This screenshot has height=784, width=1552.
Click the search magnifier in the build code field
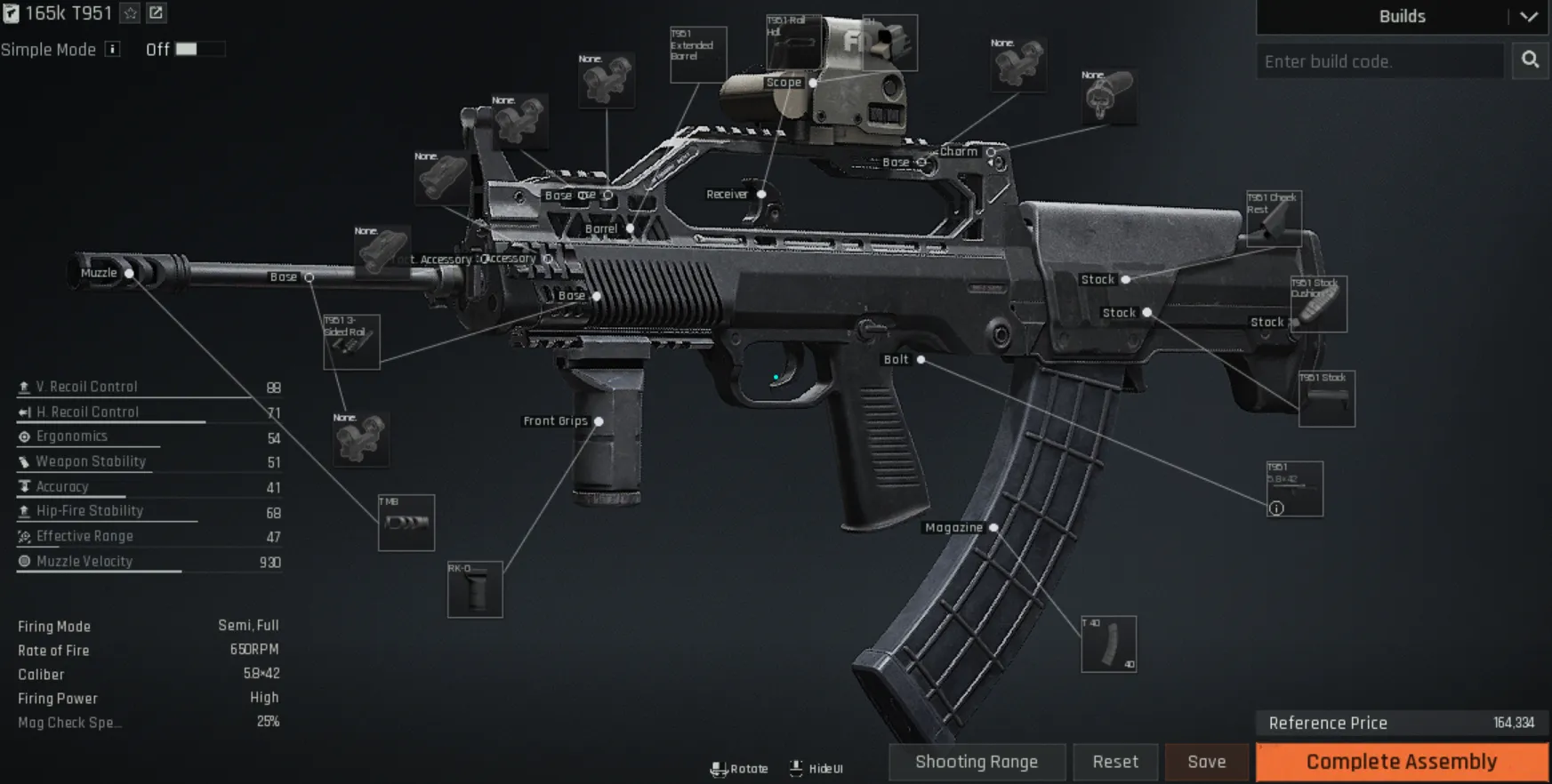(1530, 60)
